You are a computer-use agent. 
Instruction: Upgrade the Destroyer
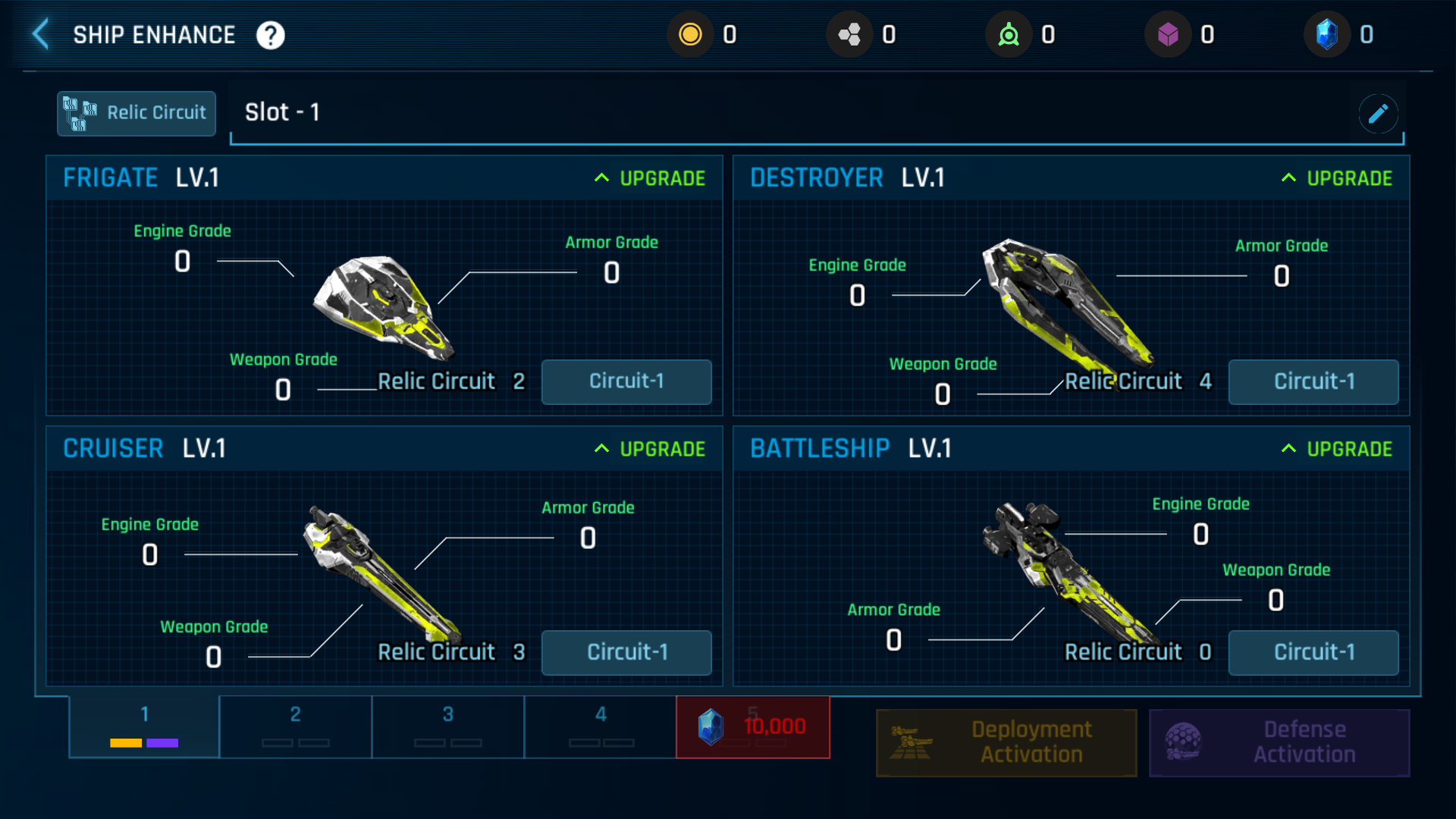tap(1338, 178)
